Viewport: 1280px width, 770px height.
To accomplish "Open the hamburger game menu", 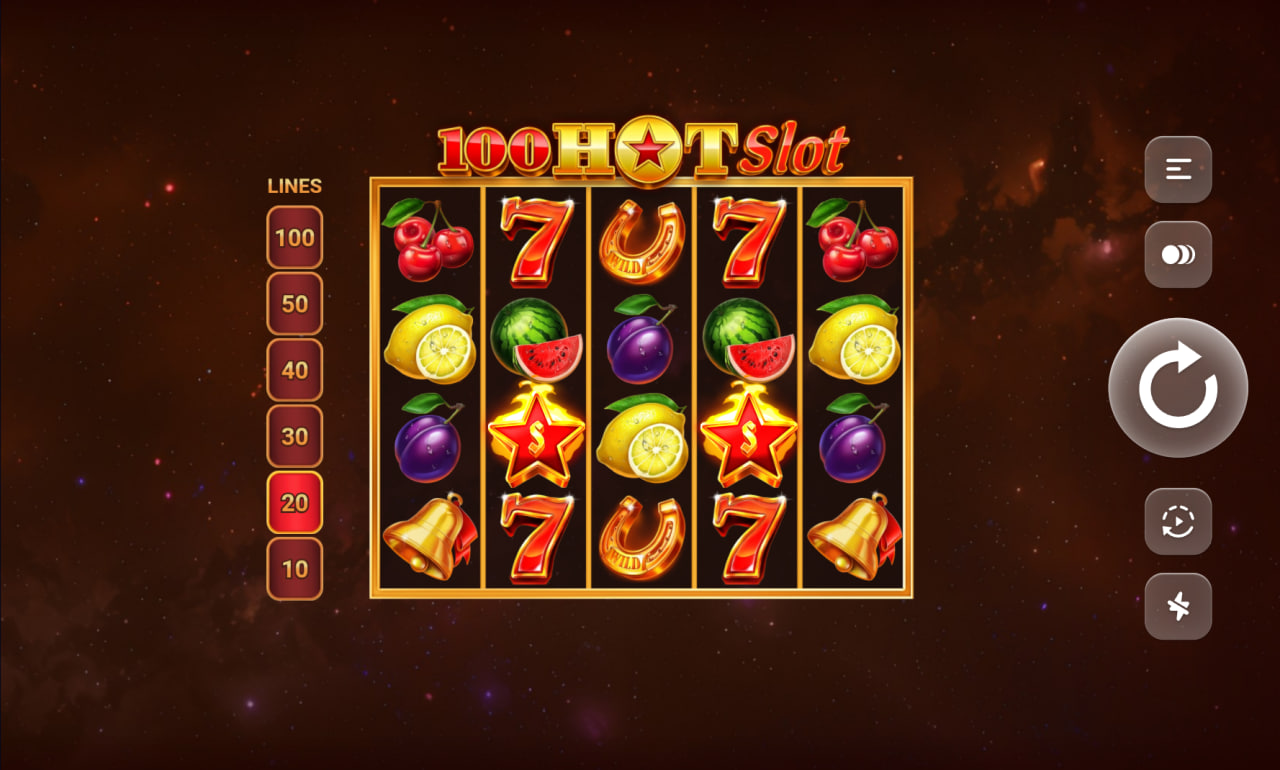I will (1178, 170).
